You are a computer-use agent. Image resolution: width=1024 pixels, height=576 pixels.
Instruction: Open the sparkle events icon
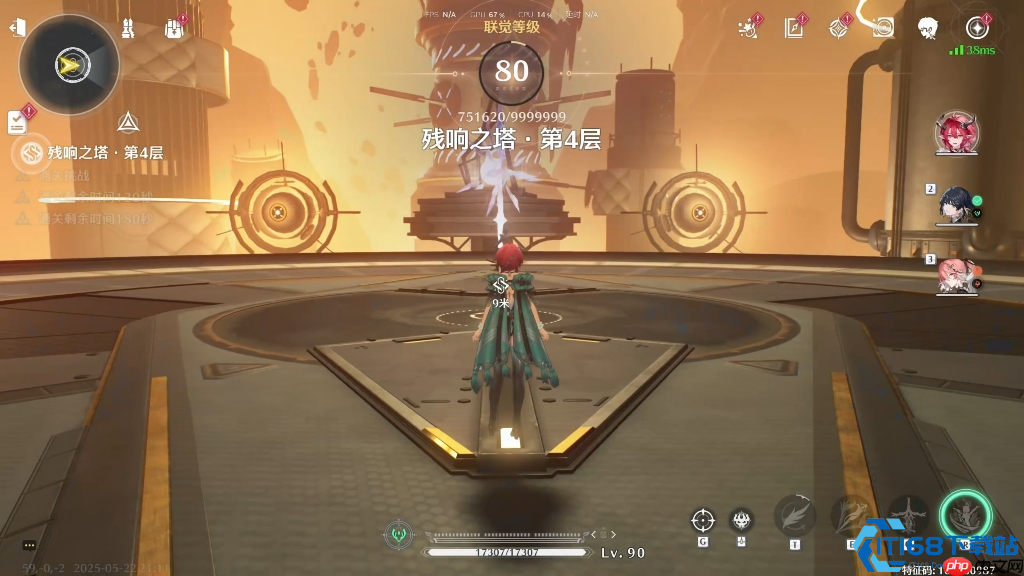pyautogui.click(x=746, y=28)
